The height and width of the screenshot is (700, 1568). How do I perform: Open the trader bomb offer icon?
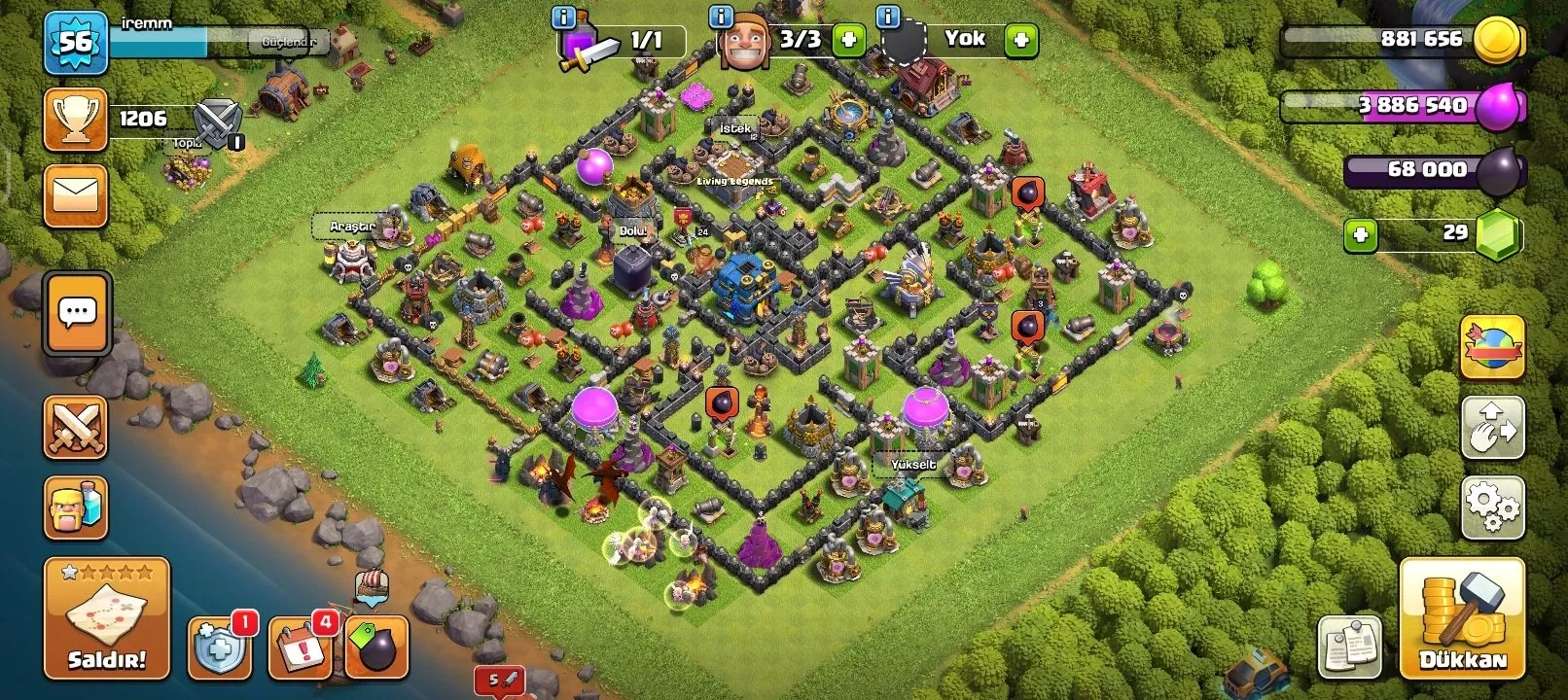376,647
